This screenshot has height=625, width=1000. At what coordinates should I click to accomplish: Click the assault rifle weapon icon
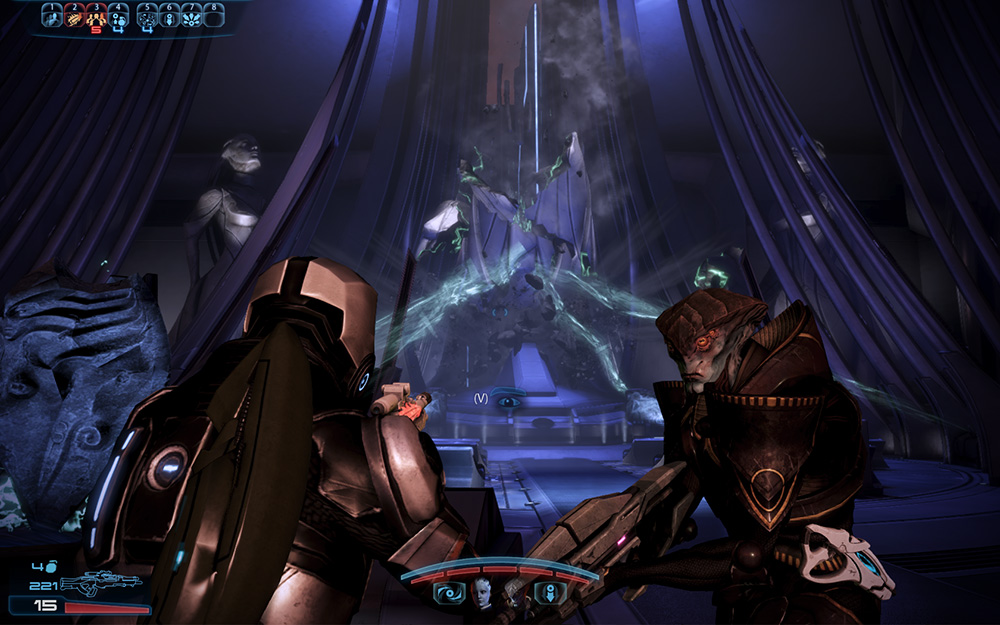point(100,583)
